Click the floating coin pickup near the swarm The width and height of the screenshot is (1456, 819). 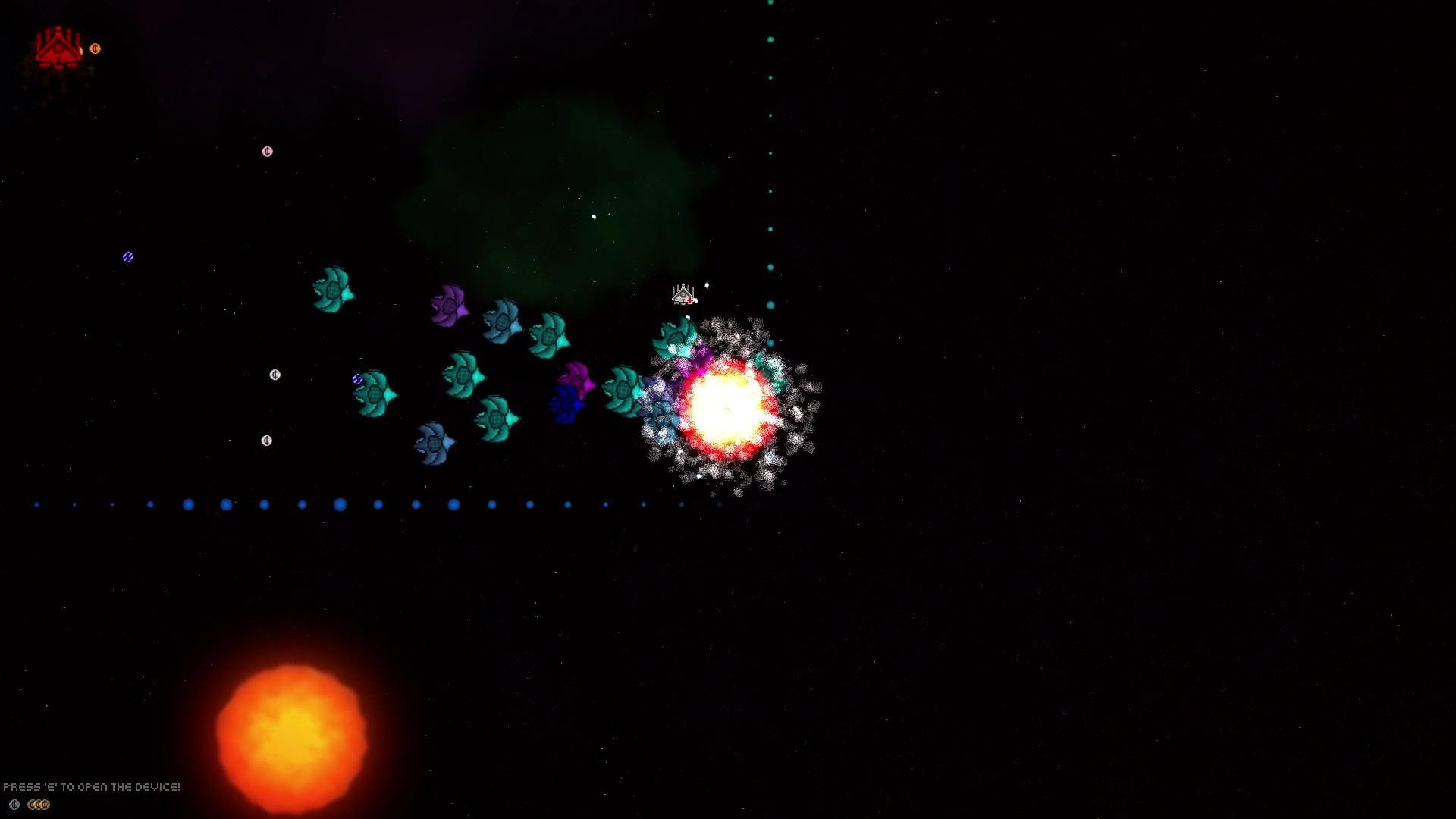(275, 375)
